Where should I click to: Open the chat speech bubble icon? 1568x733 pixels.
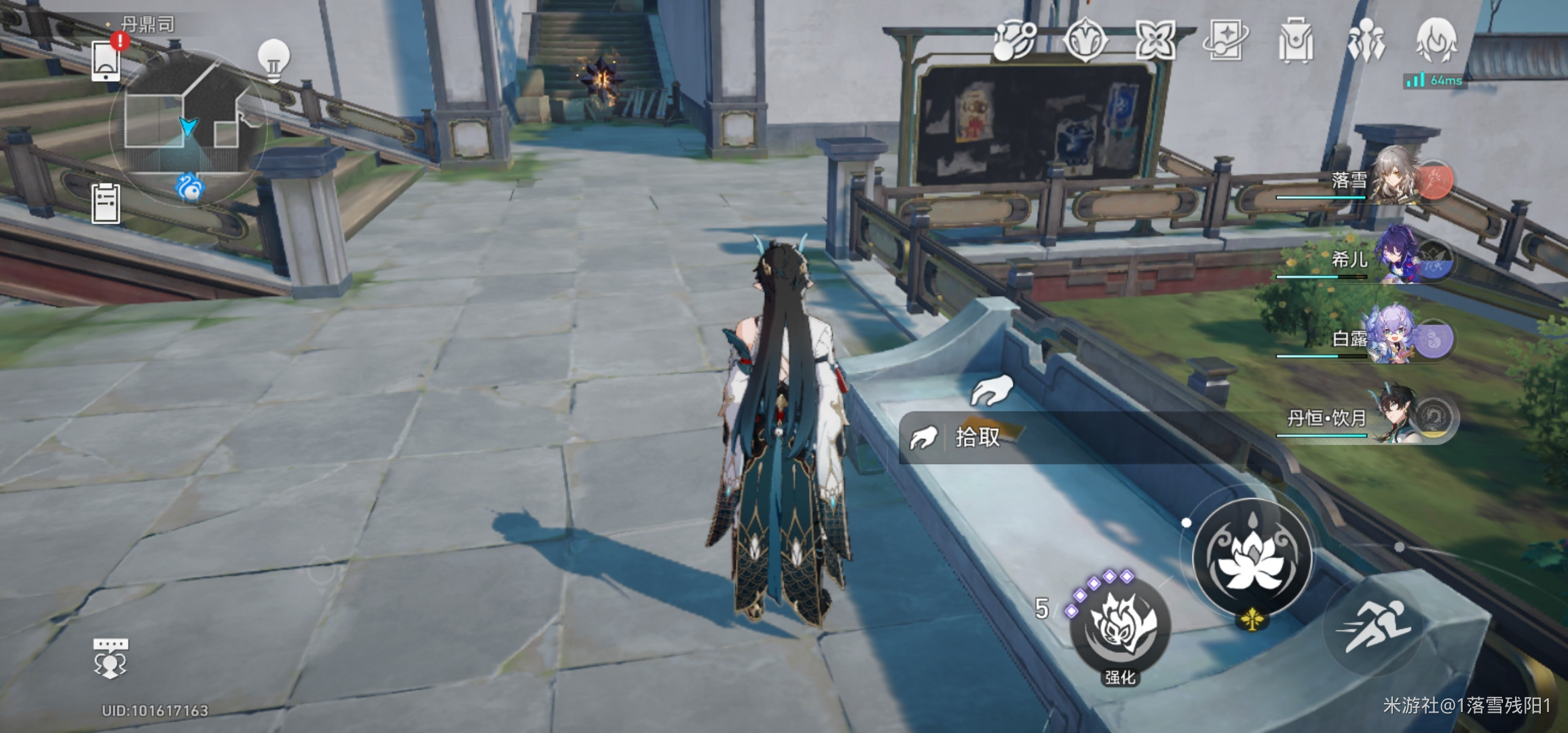(110, 658)
